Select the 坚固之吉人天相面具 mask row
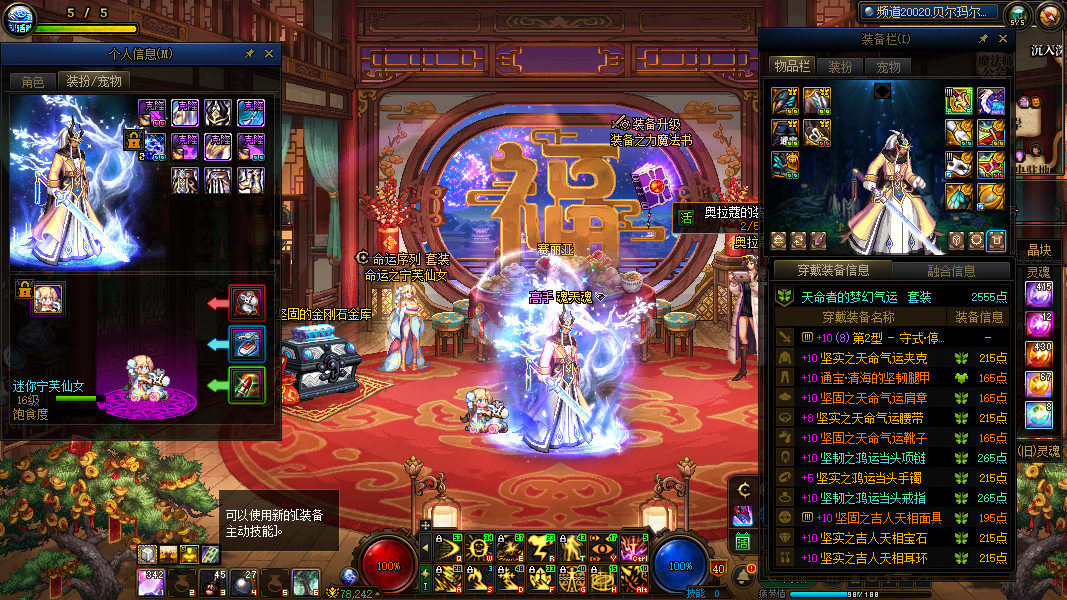Viewport: 1067px width, 600px height. pyautogui.click(x=880, y=518)
